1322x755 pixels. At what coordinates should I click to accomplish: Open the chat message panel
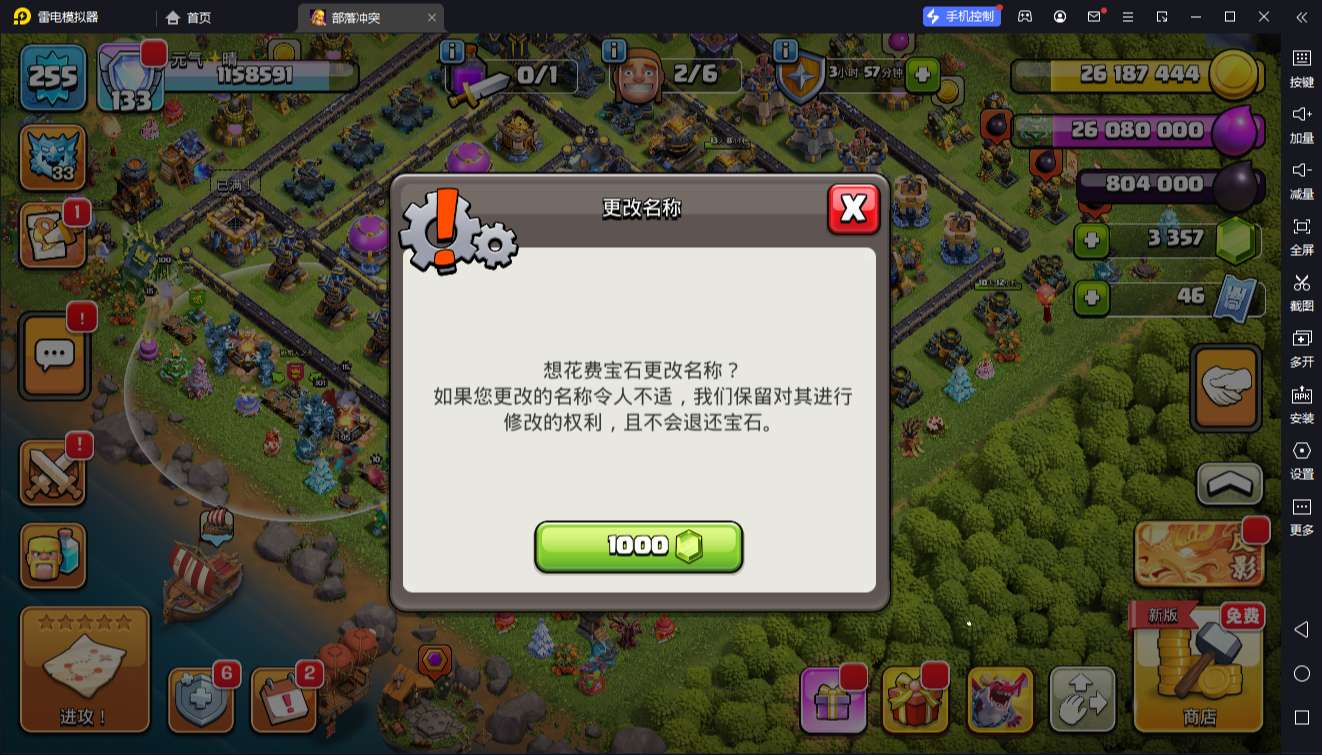(54, 356)
